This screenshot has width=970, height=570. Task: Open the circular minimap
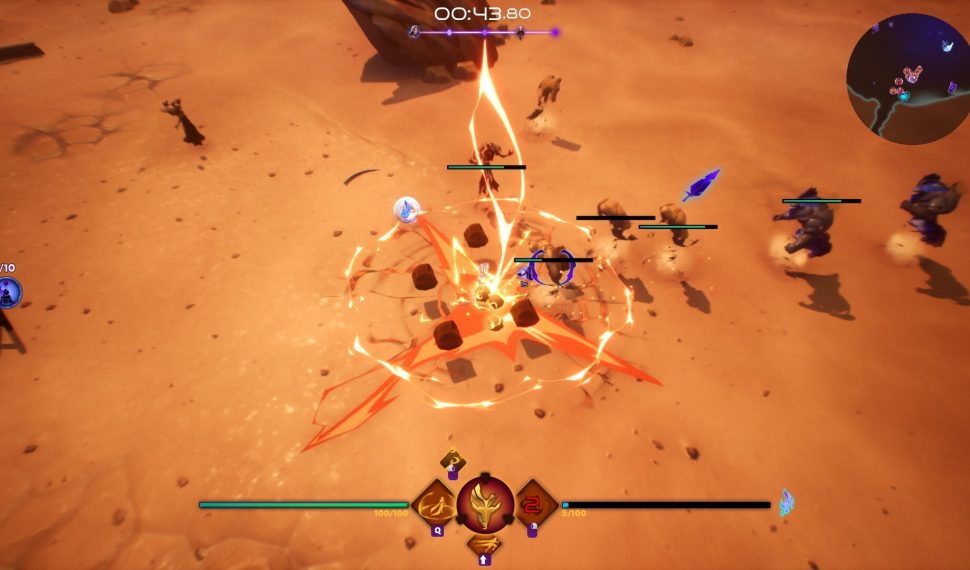(907, 78)
